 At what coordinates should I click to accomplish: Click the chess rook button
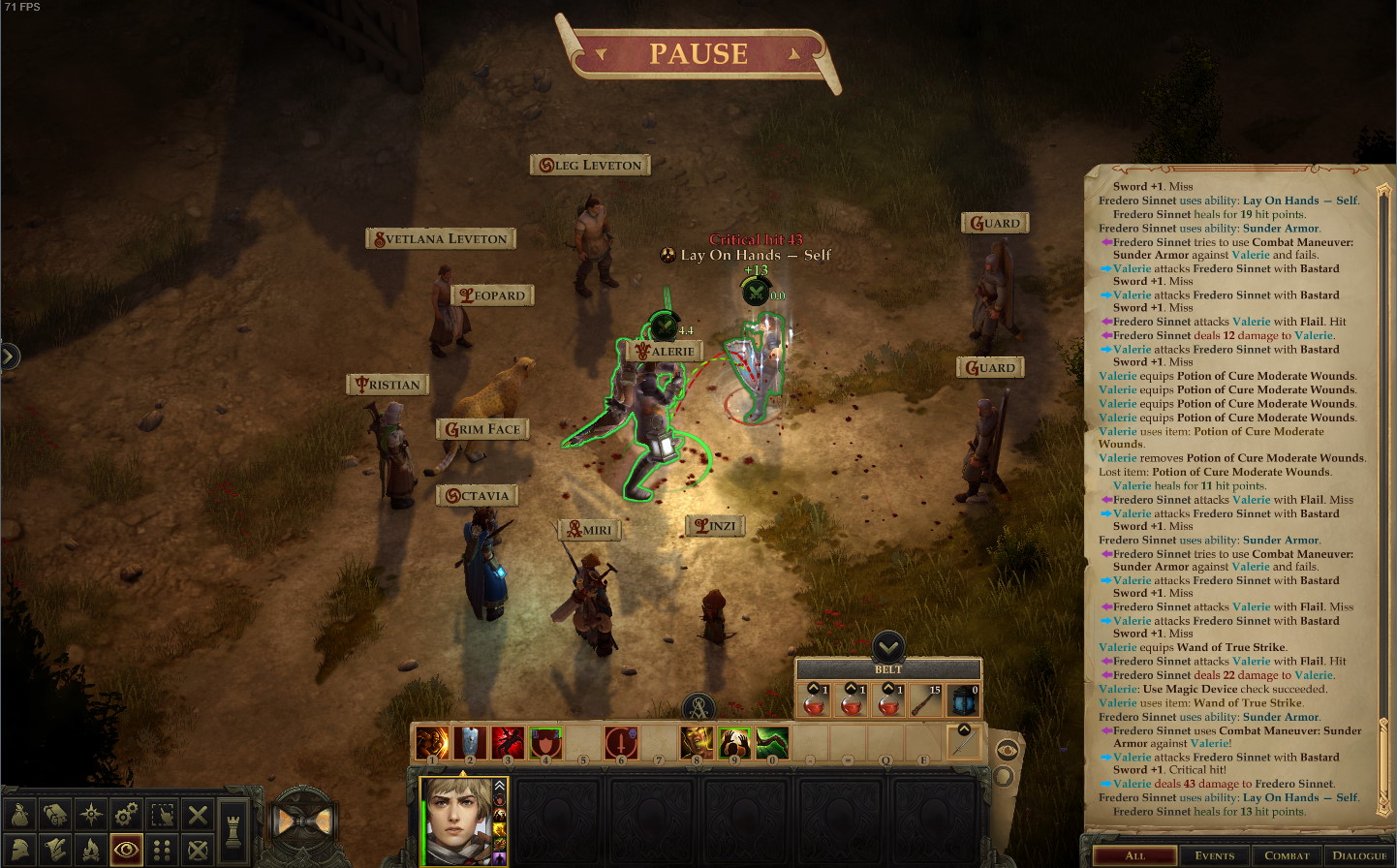(233, 831)
